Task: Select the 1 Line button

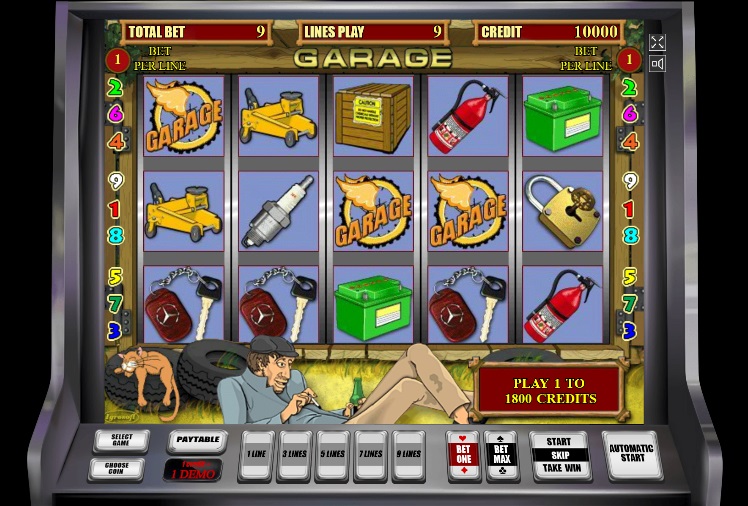Action: (256, 455)
